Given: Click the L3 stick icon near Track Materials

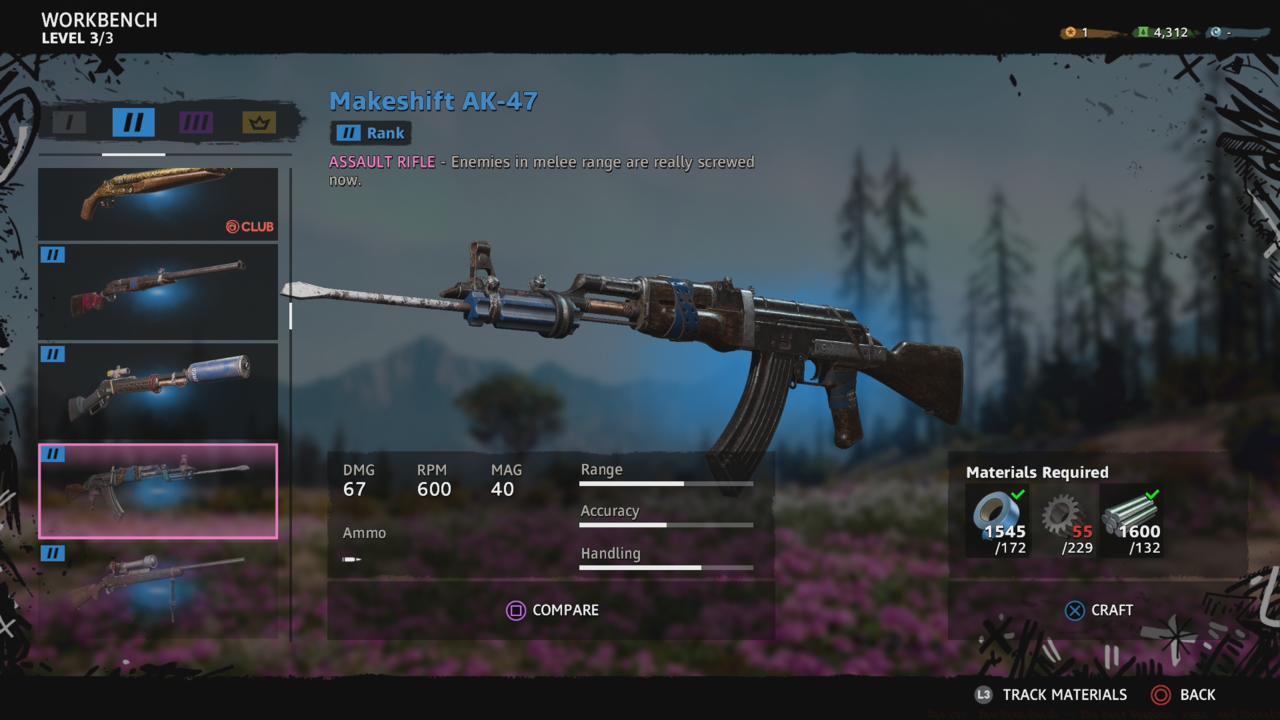Looking at the screenshot, I should pyautogui.click(x=985, y=694).
